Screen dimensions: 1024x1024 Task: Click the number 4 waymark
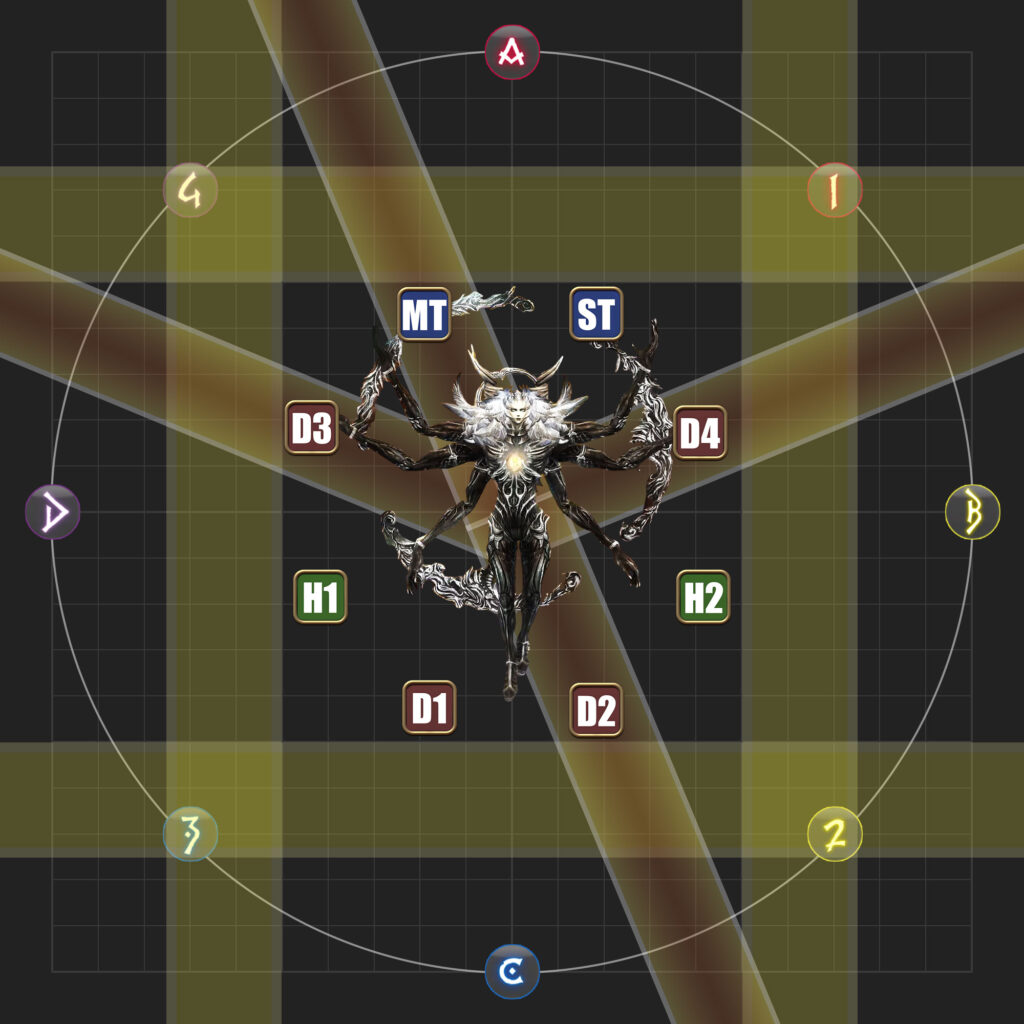point(190,190)
